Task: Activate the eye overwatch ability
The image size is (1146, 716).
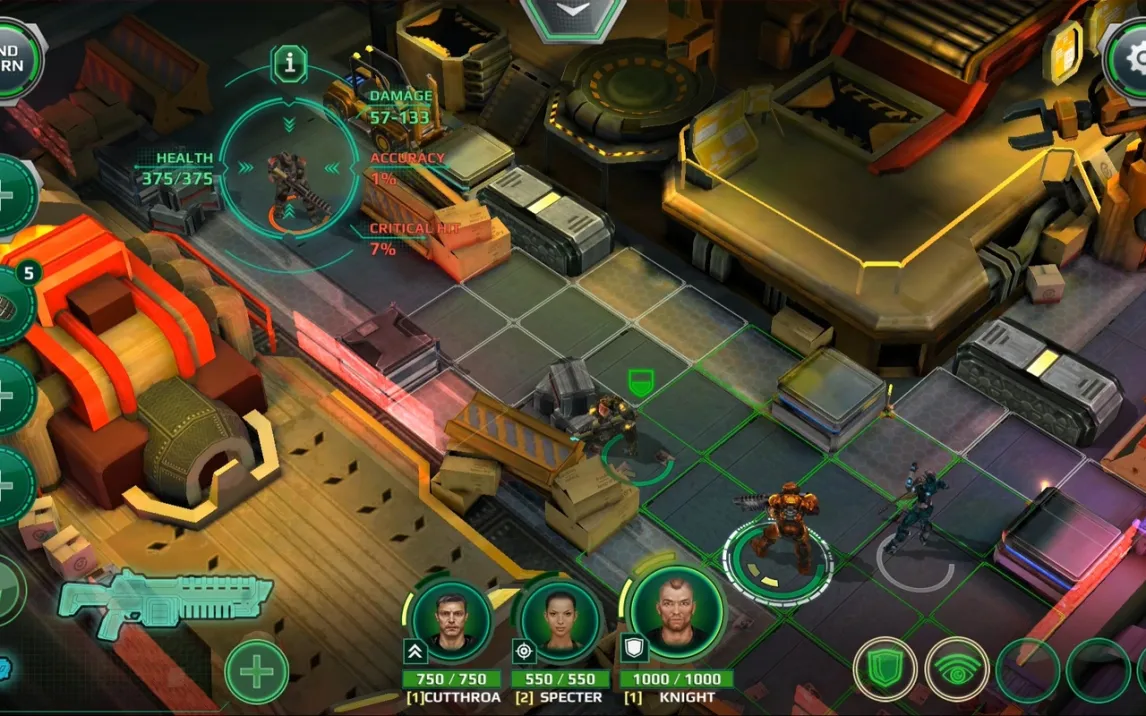Action: coord(957,669)
